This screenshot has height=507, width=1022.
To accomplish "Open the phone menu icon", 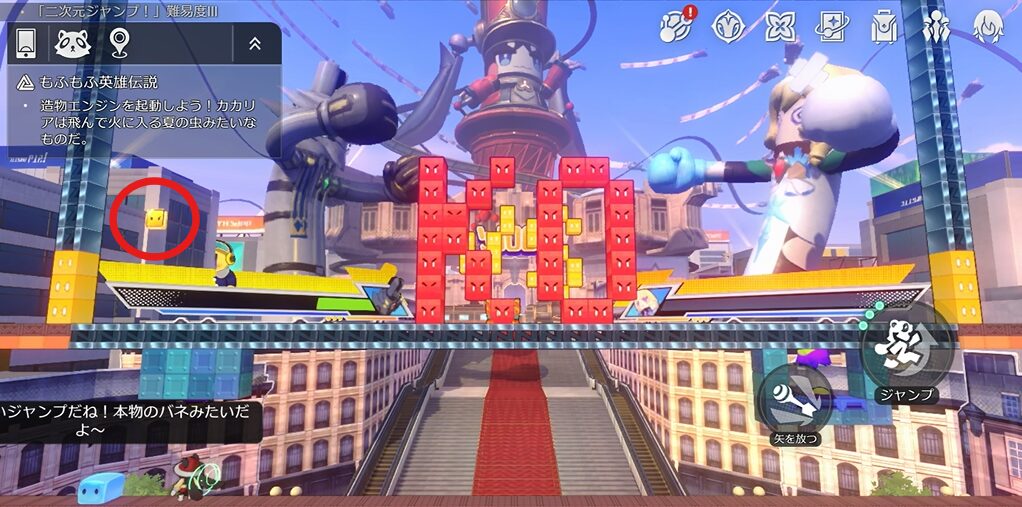I will [x=27, y=43].
